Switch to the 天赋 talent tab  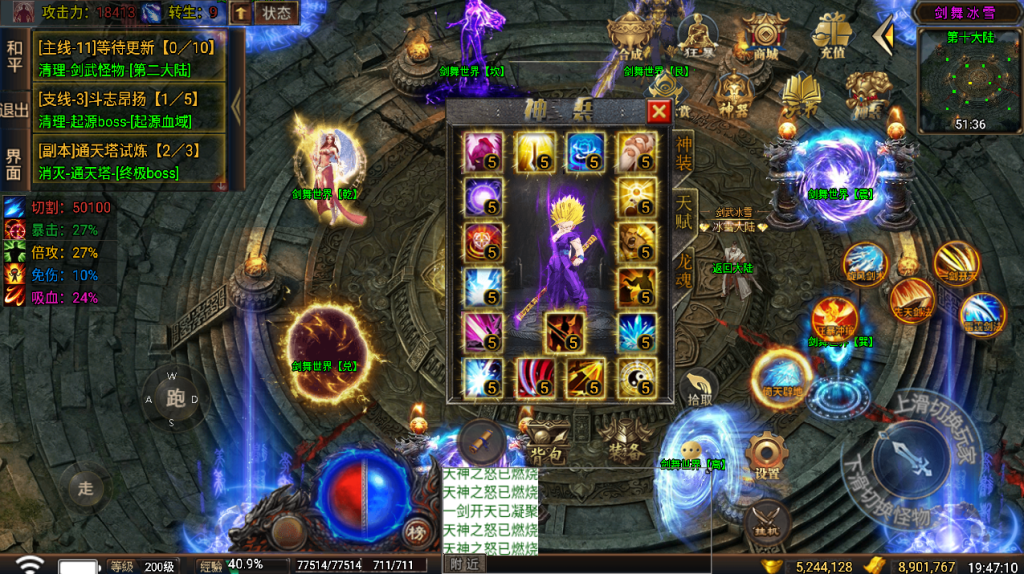[684, 215]
